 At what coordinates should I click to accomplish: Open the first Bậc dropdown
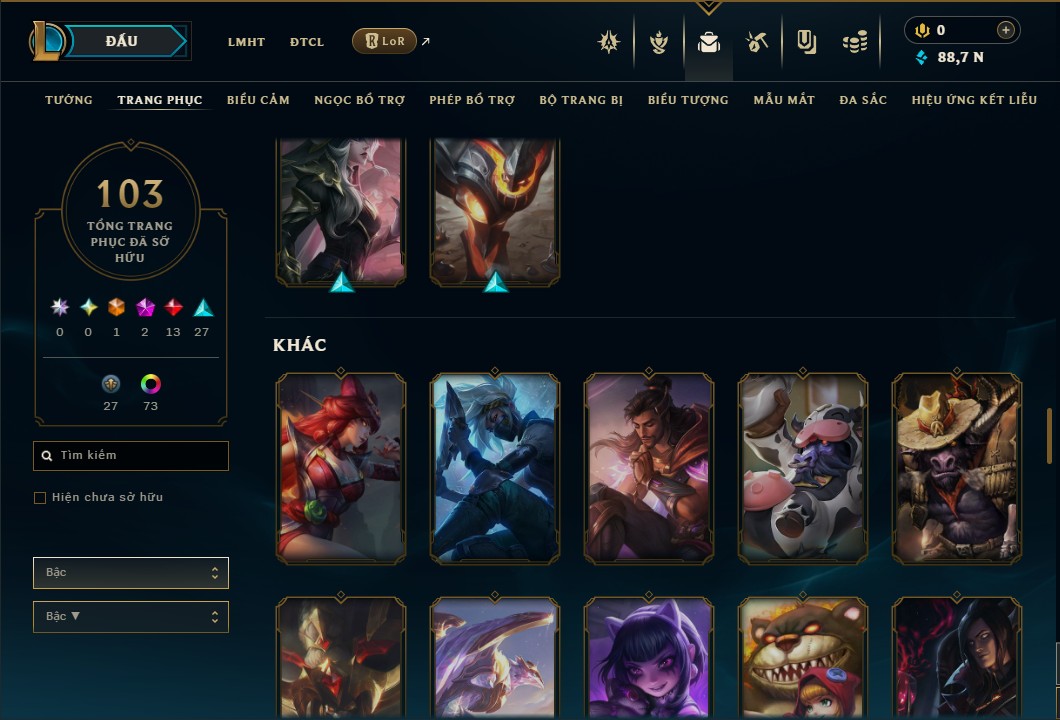(131, 573)
